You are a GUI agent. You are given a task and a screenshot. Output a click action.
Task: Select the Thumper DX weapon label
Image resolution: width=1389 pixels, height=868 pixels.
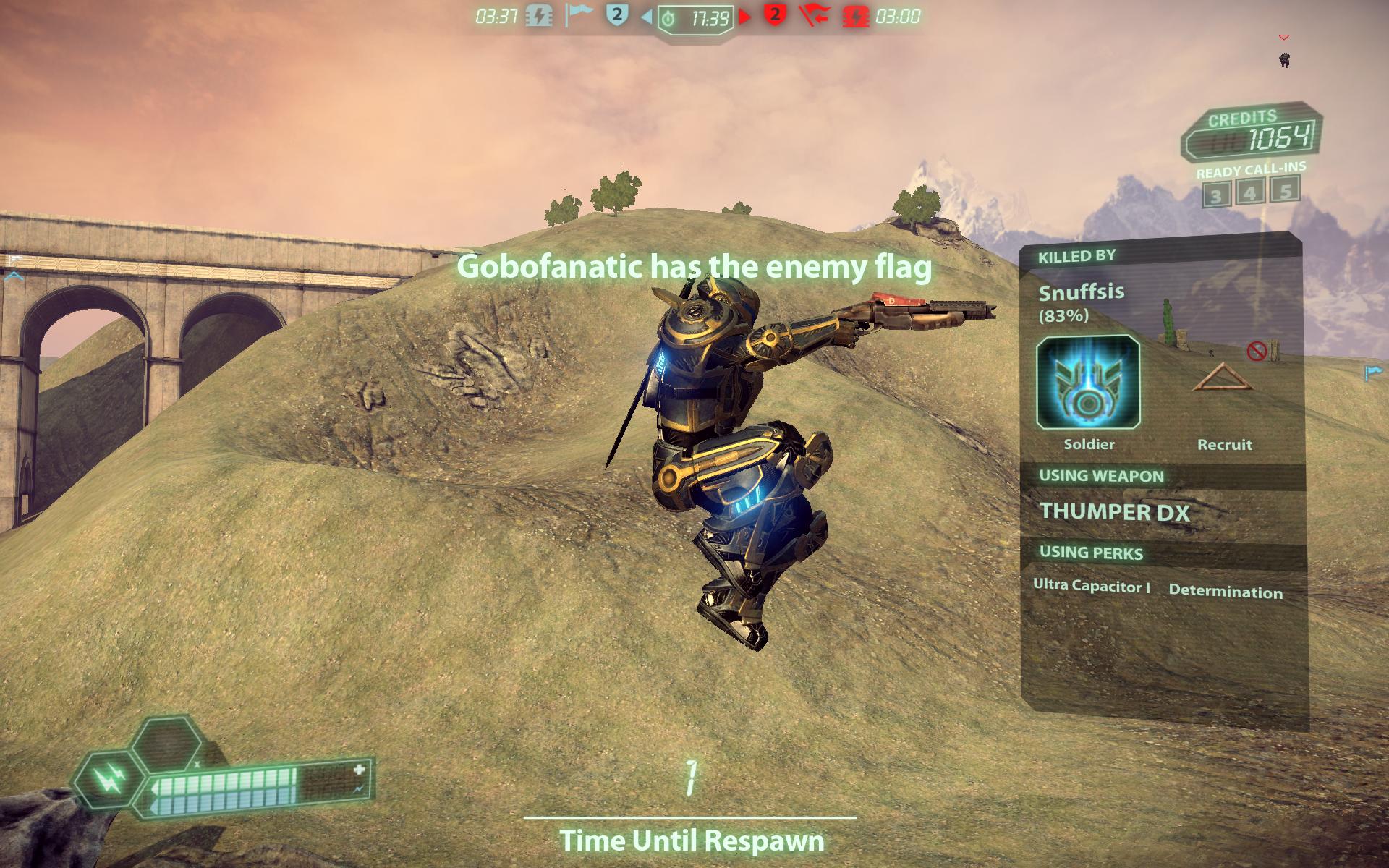[1114, 512]
